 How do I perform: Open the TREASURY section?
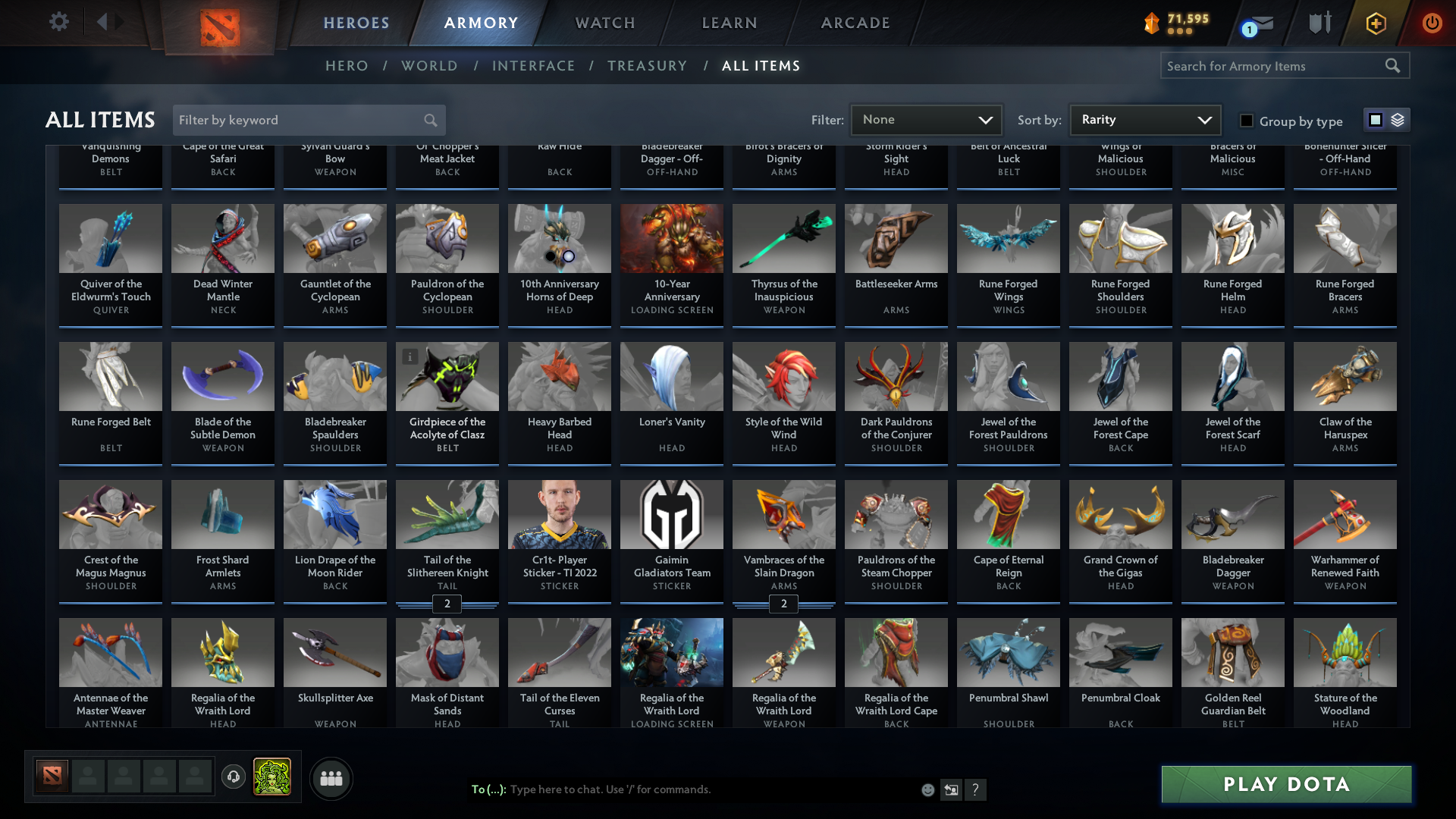pos(647,66)
